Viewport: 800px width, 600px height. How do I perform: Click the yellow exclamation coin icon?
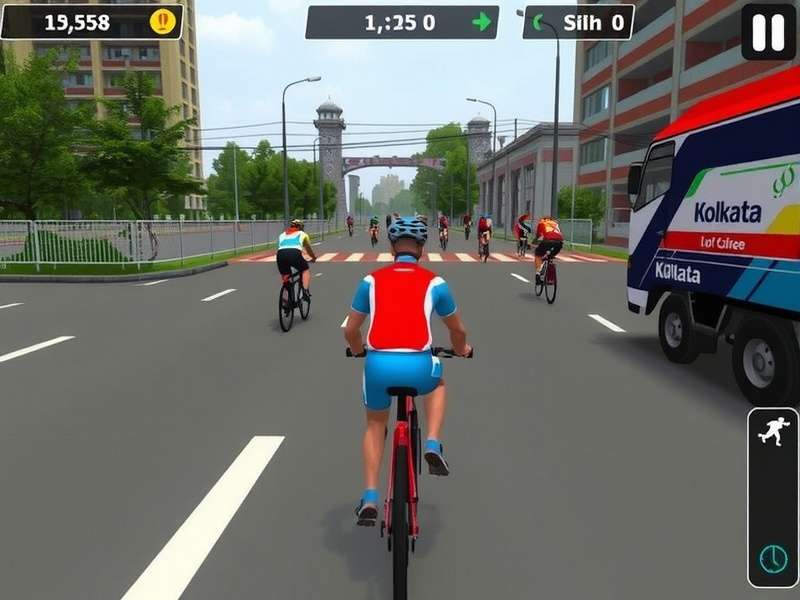coord(162,21)
